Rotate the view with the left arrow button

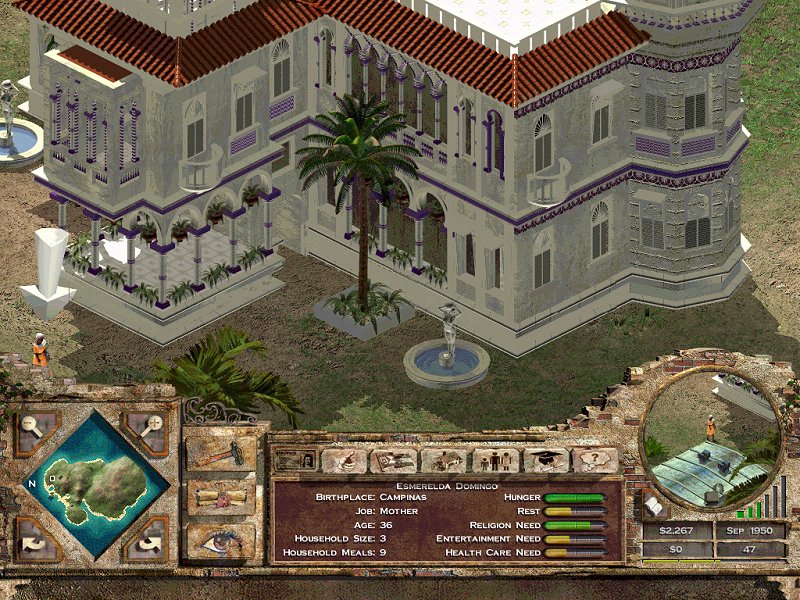click(x=36, y=541)
